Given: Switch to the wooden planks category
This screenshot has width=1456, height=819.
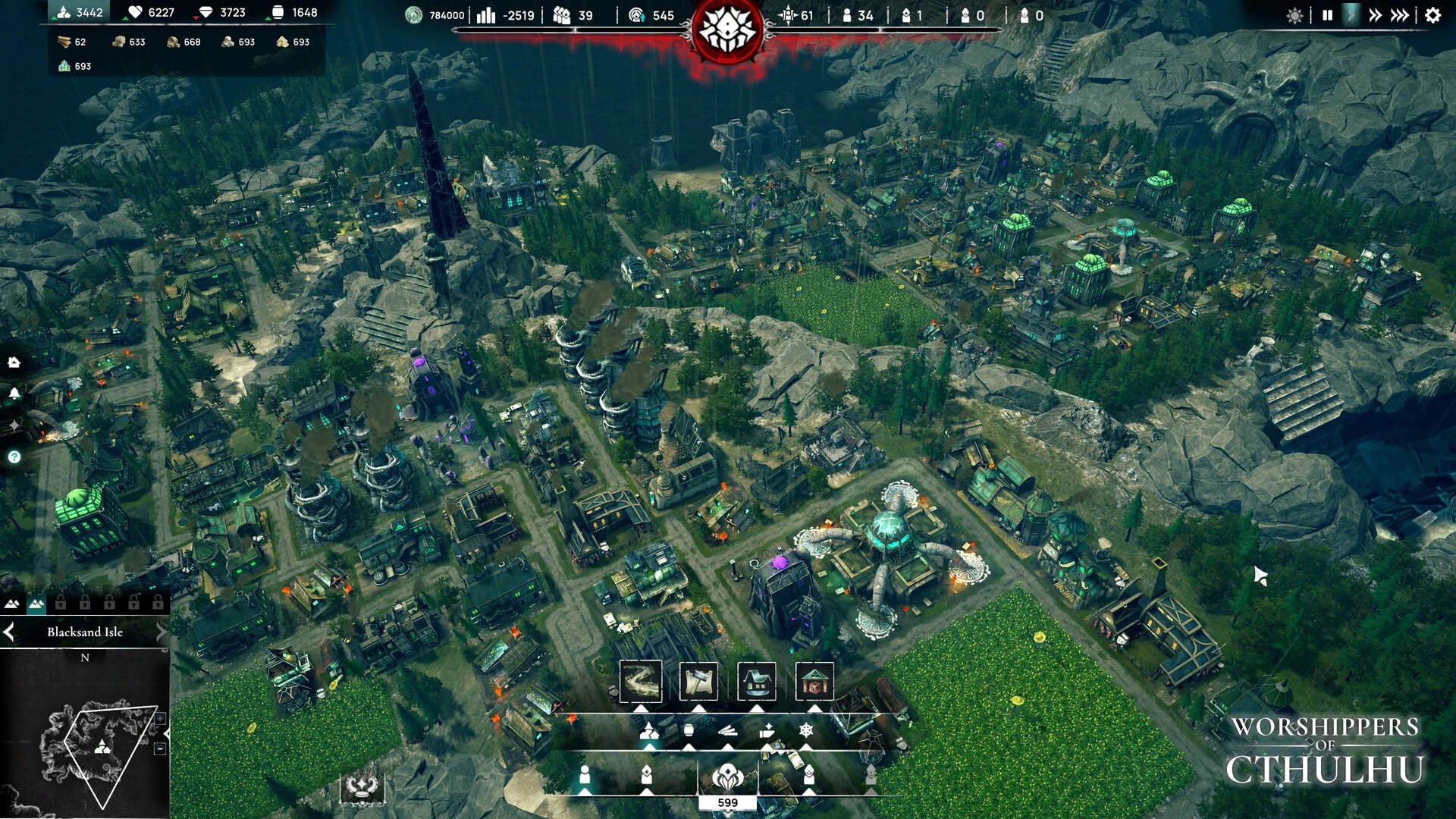Looking at the screenshot, I should 727,730.
